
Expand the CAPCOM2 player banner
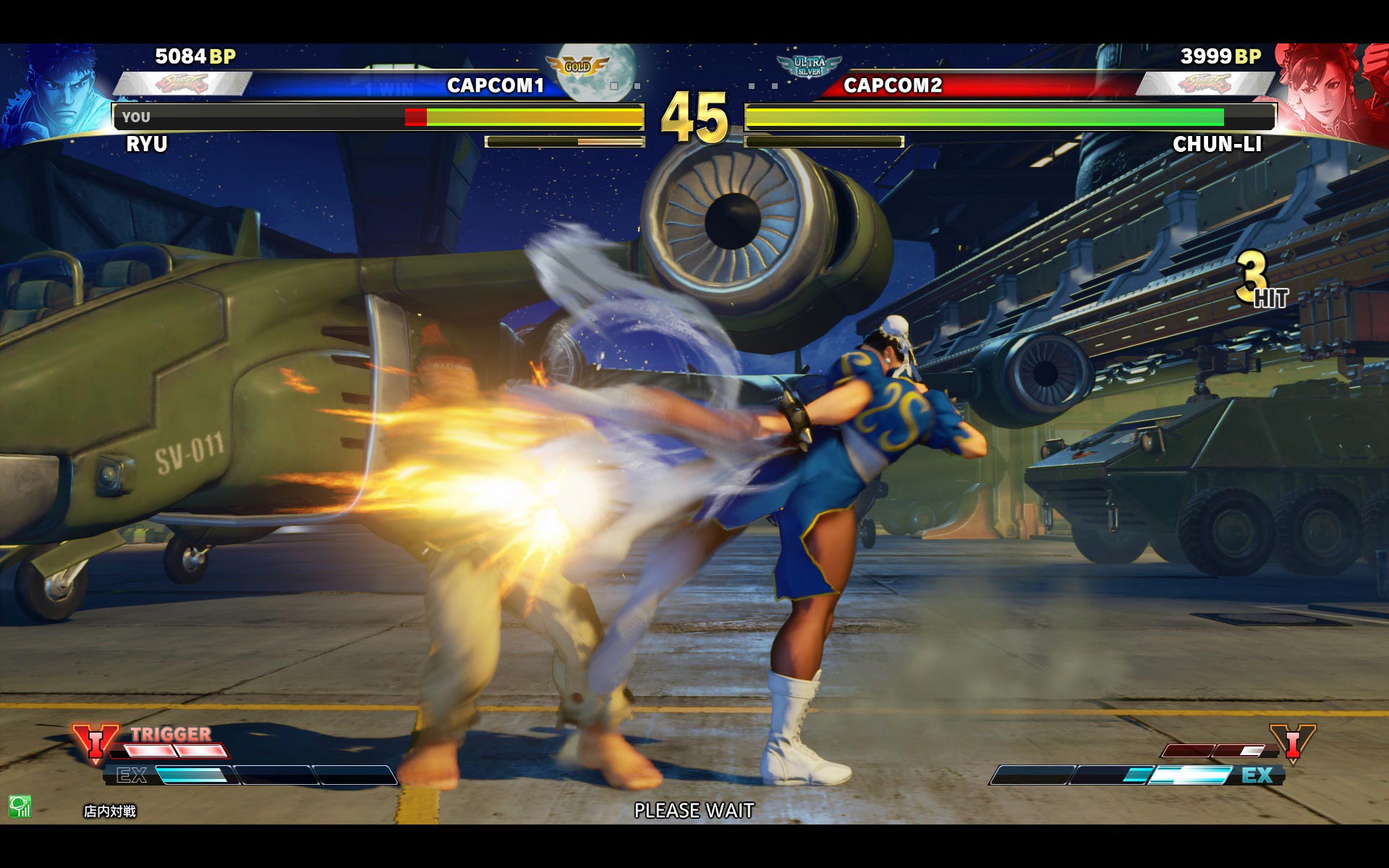tap(893, 85)
